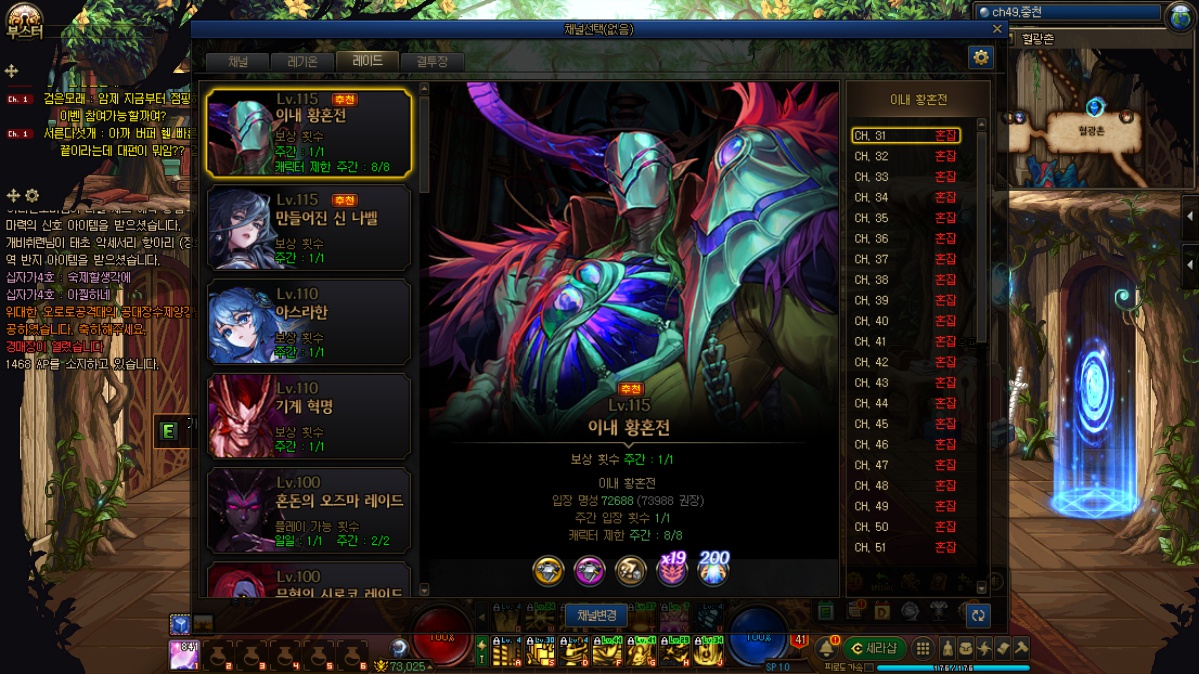Open the 레기온 tab

click(x=302, y=62)
